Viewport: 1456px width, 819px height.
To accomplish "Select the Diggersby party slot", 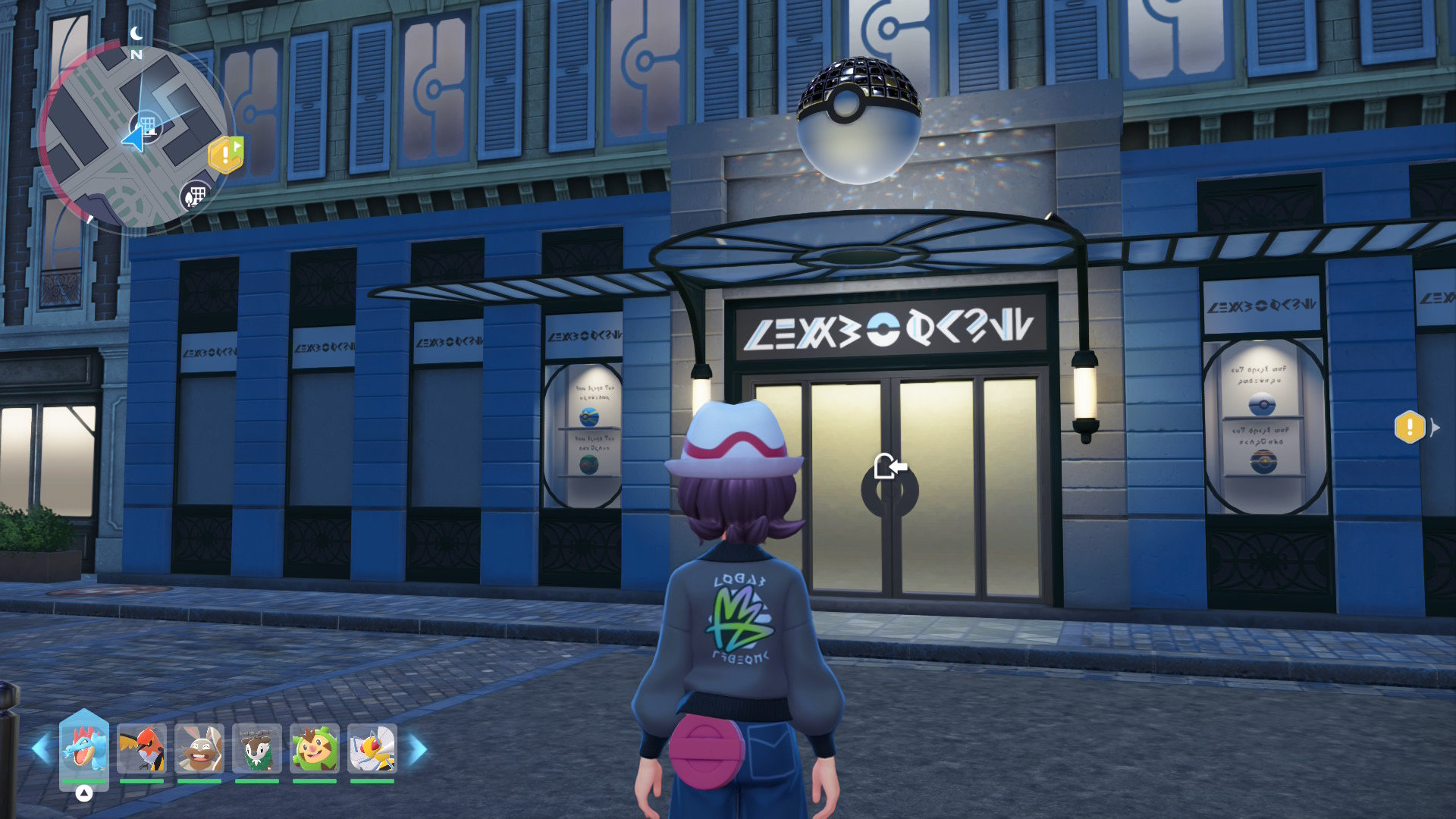I will pyautogui.click(x=199, y=748).
